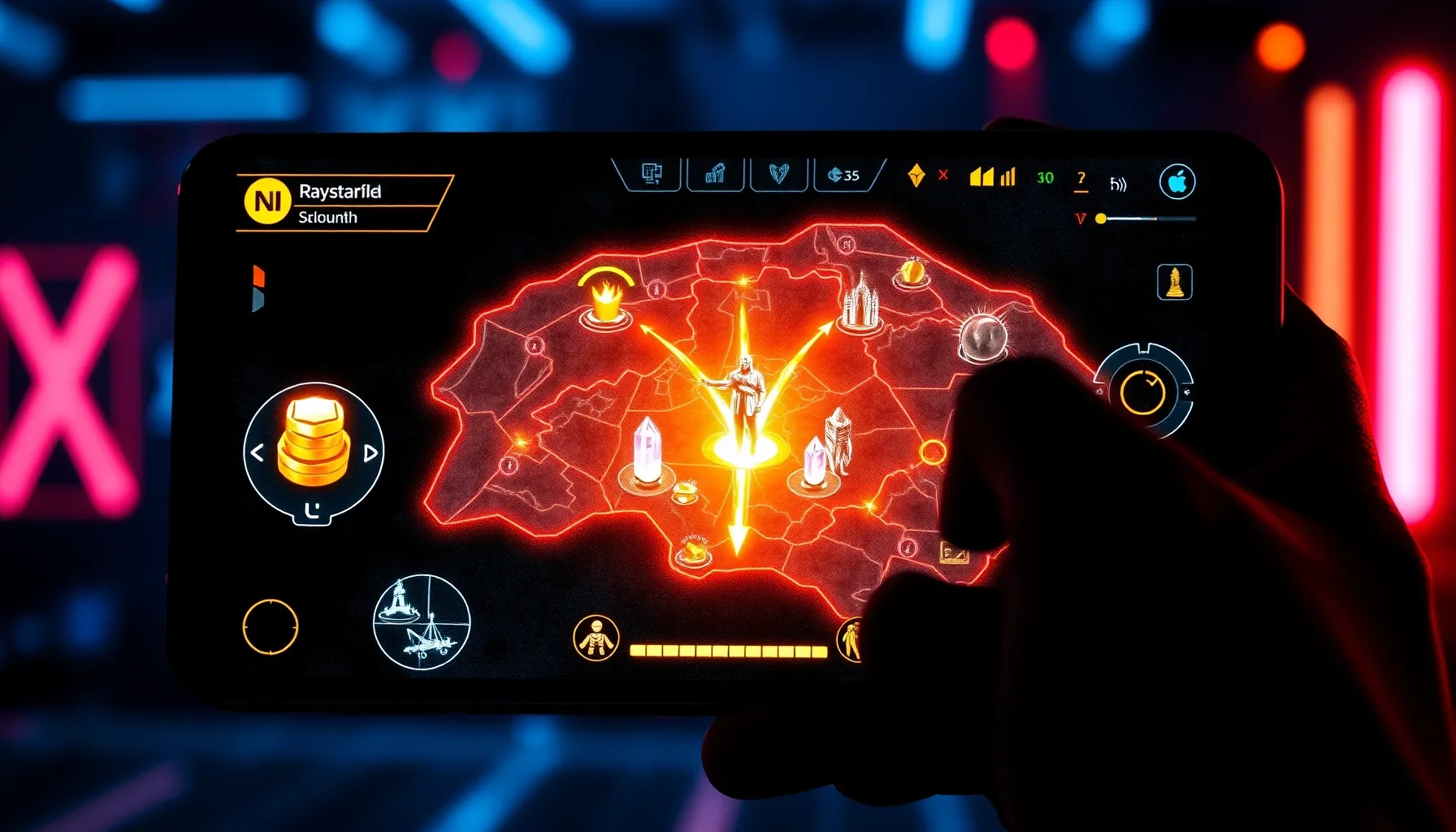Select the tab showing 35

(845, 175)
